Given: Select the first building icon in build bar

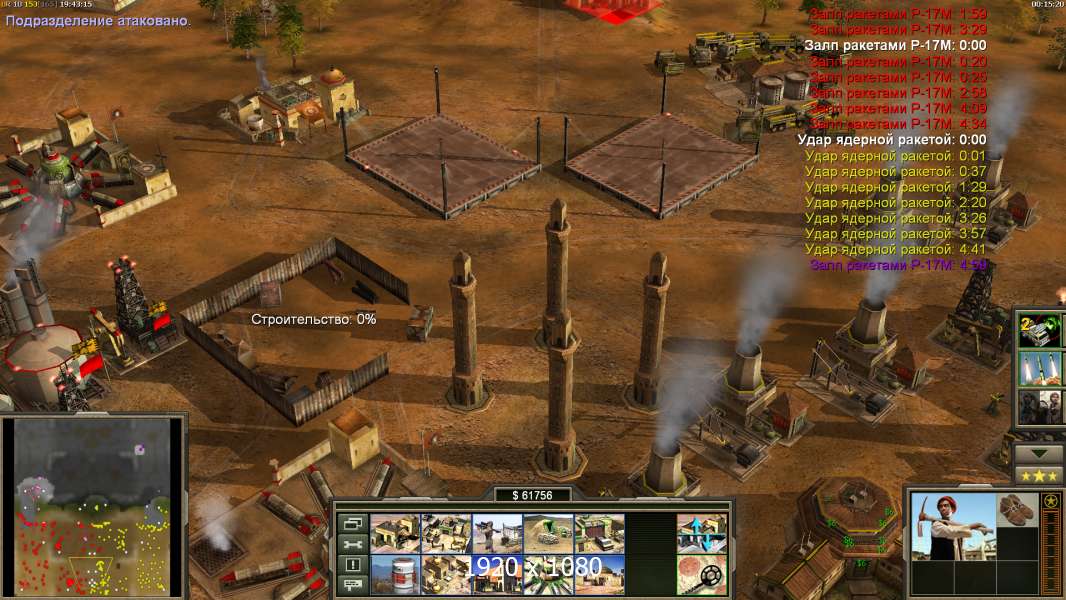Looking at the screenshot, I should [395, 533].
